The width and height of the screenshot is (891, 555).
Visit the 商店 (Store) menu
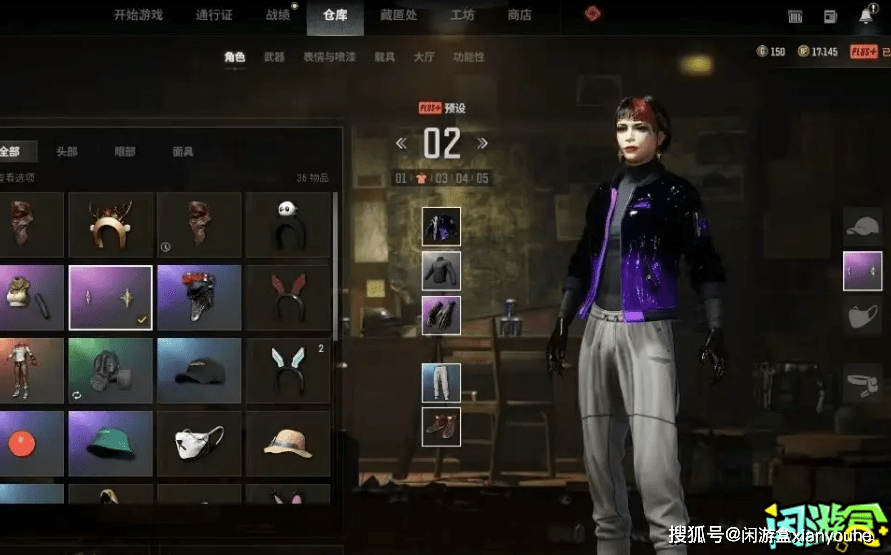point(520,15)
